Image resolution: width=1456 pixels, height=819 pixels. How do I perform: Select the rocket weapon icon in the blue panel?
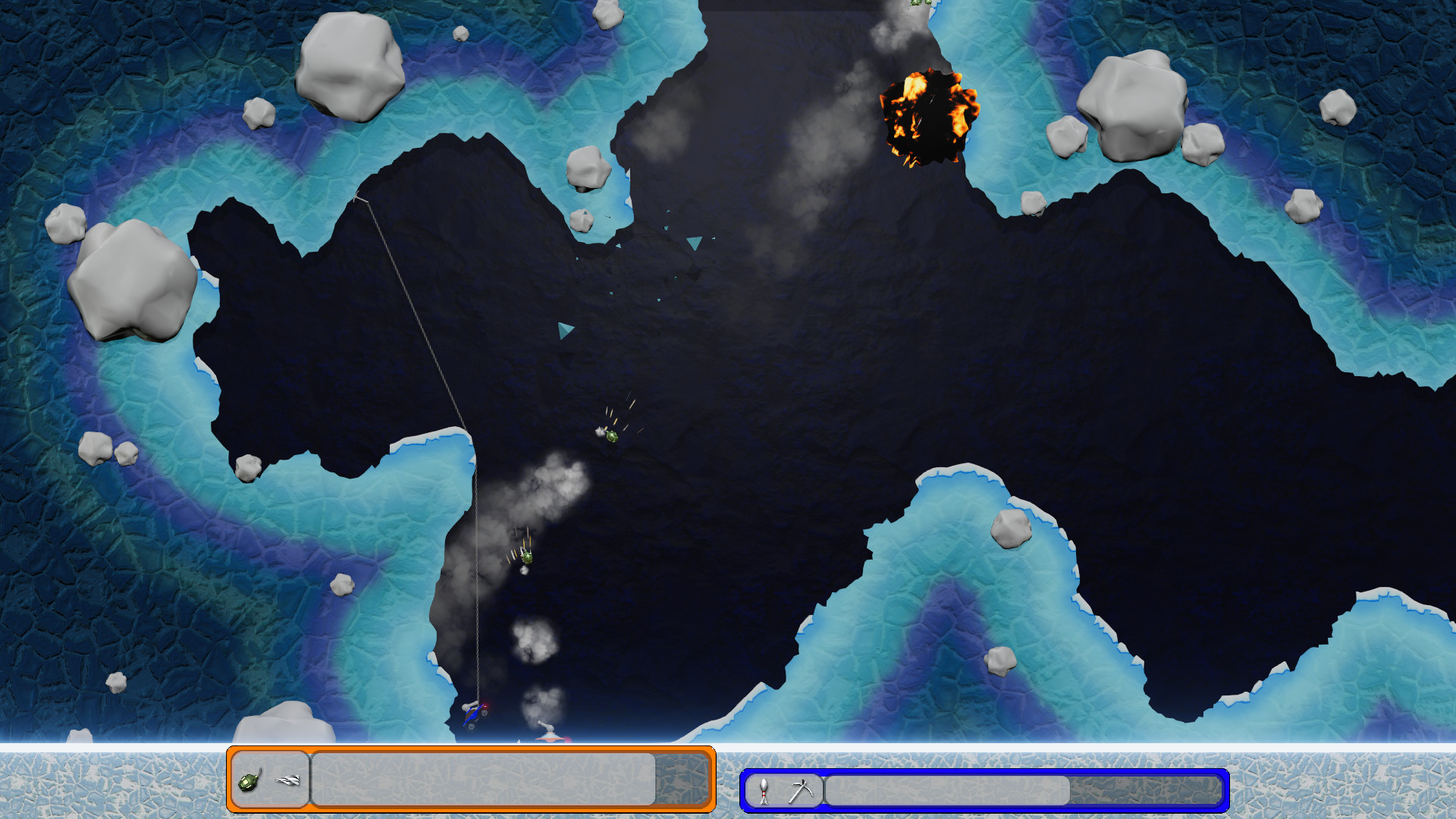(762, 789)
